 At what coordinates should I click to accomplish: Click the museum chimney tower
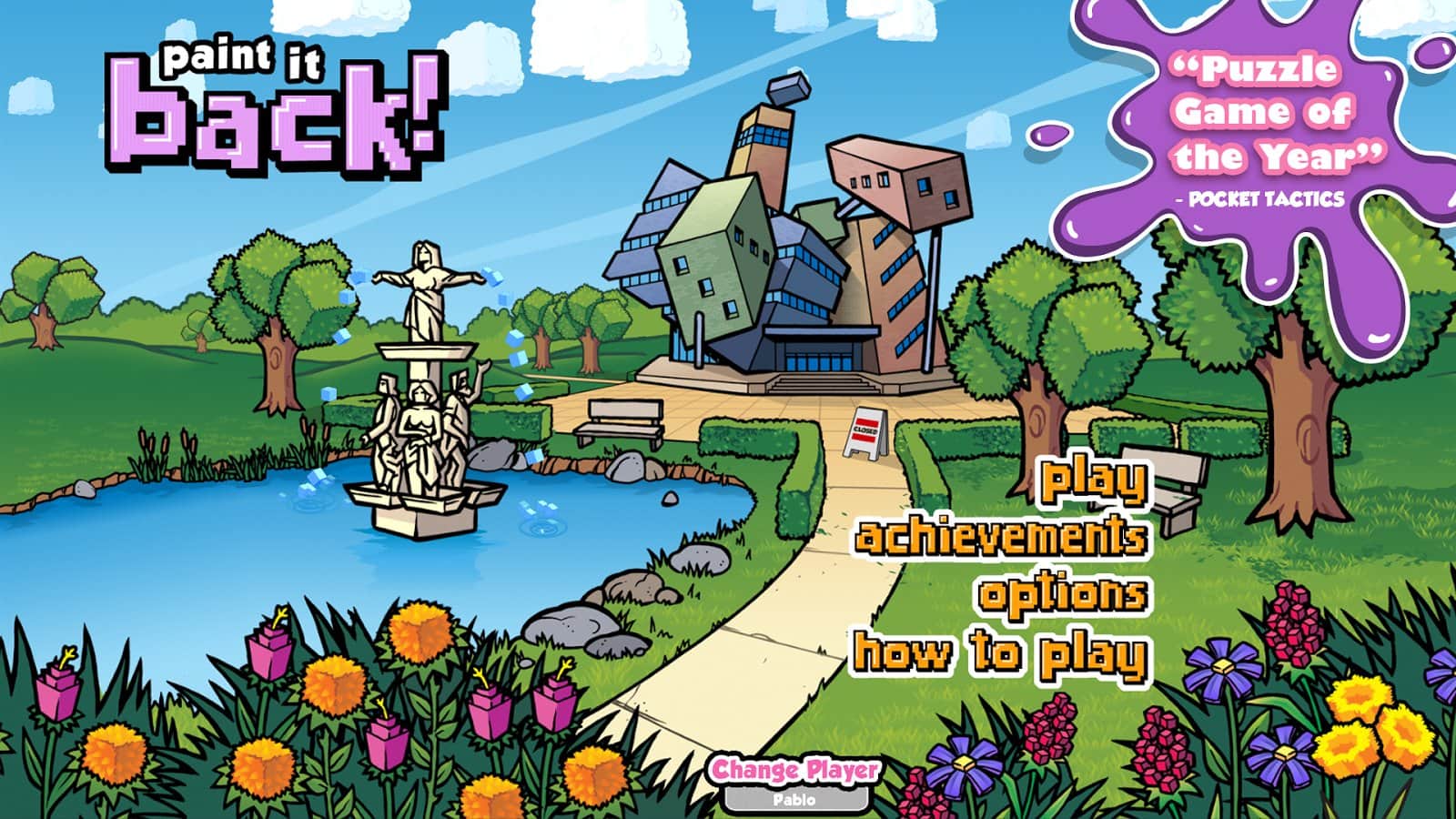761,150
